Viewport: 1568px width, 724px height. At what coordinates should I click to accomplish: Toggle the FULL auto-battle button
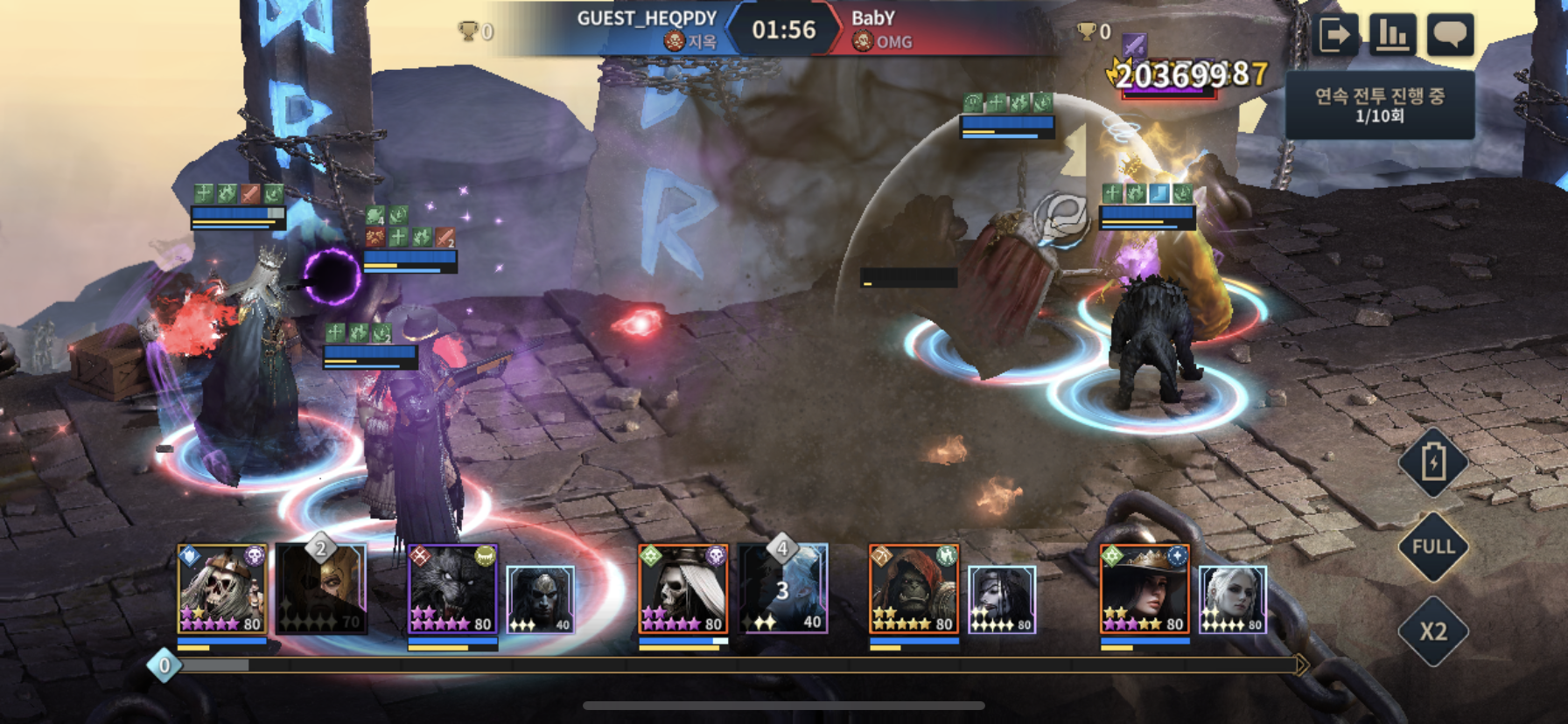pyautogui.click(x=1432, y=546)
